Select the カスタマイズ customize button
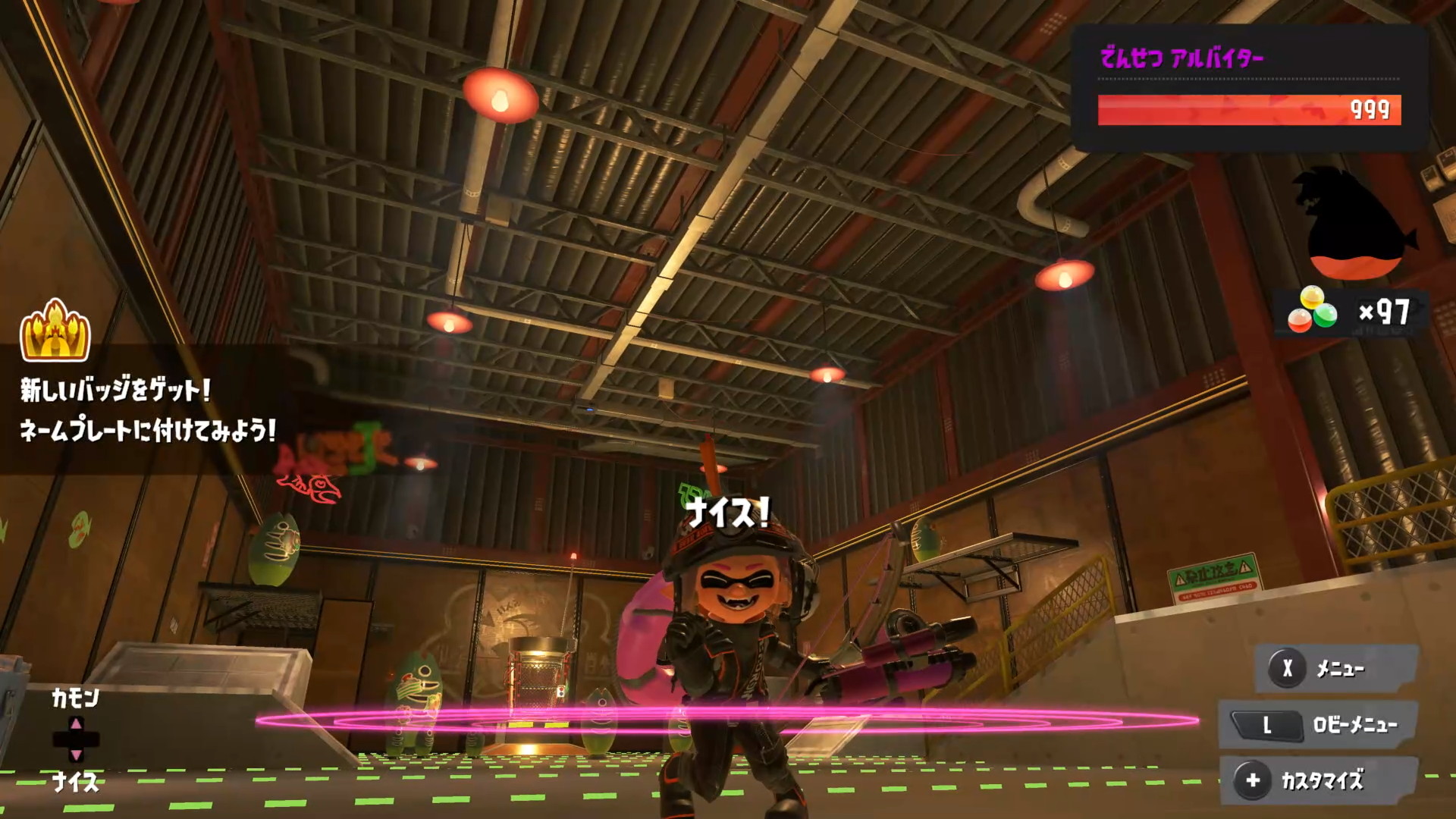 point(1318,780)
